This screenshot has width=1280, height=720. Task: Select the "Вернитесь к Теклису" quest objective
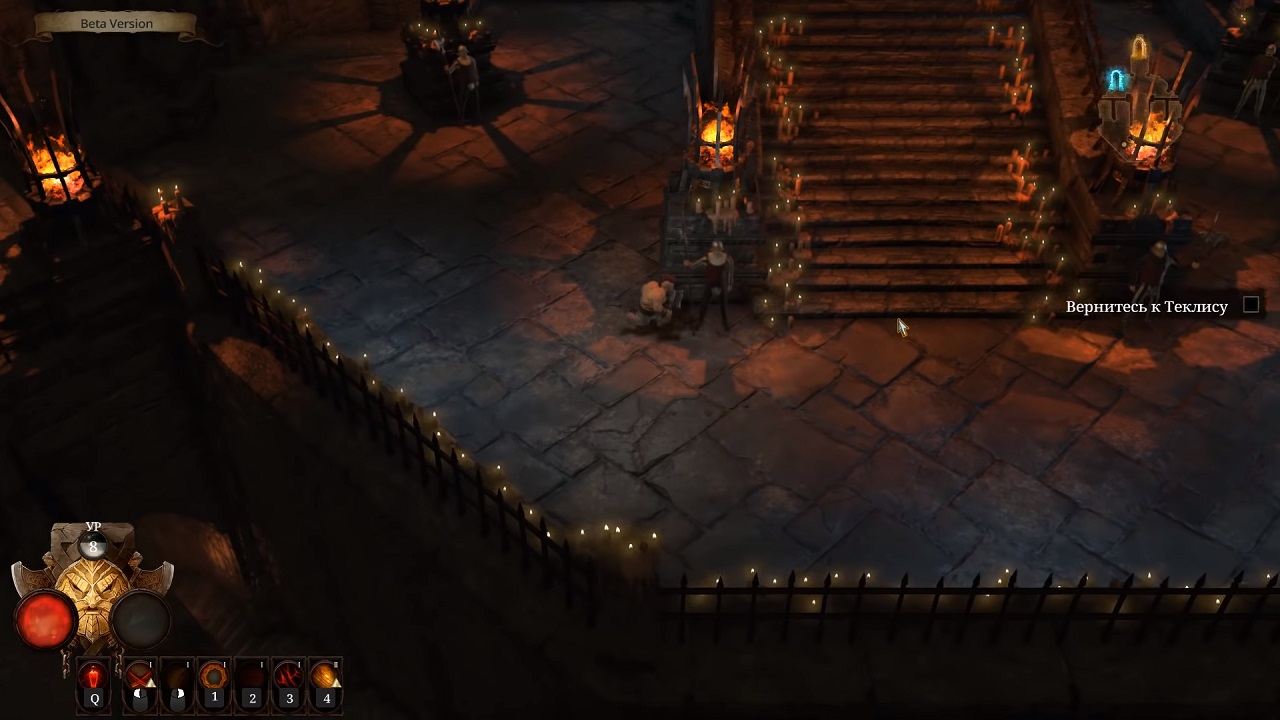pos(1146,307)
